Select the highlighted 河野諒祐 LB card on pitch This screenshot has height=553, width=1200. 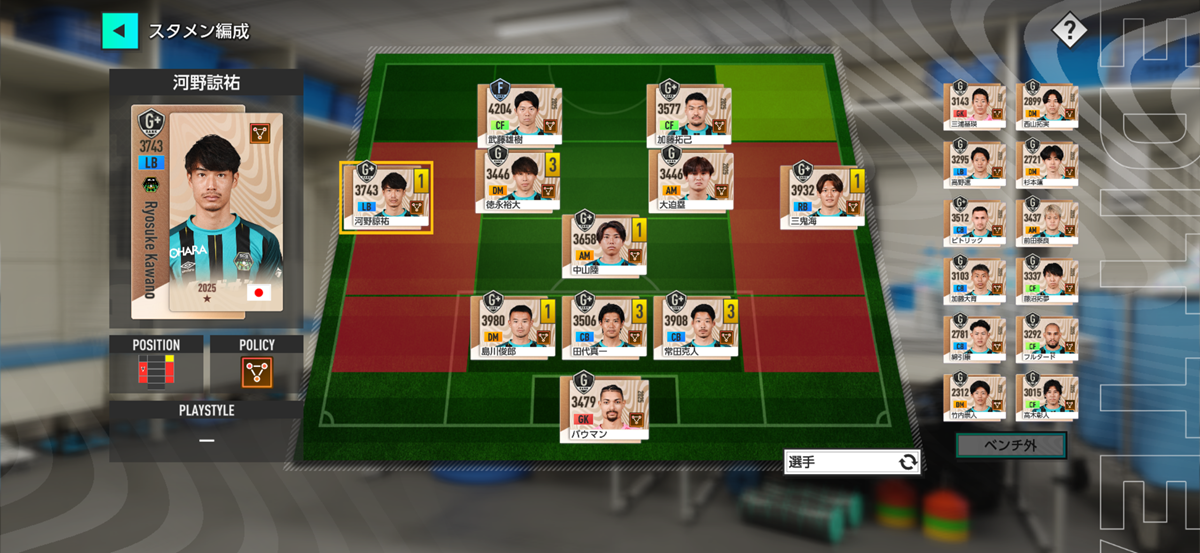386,197
